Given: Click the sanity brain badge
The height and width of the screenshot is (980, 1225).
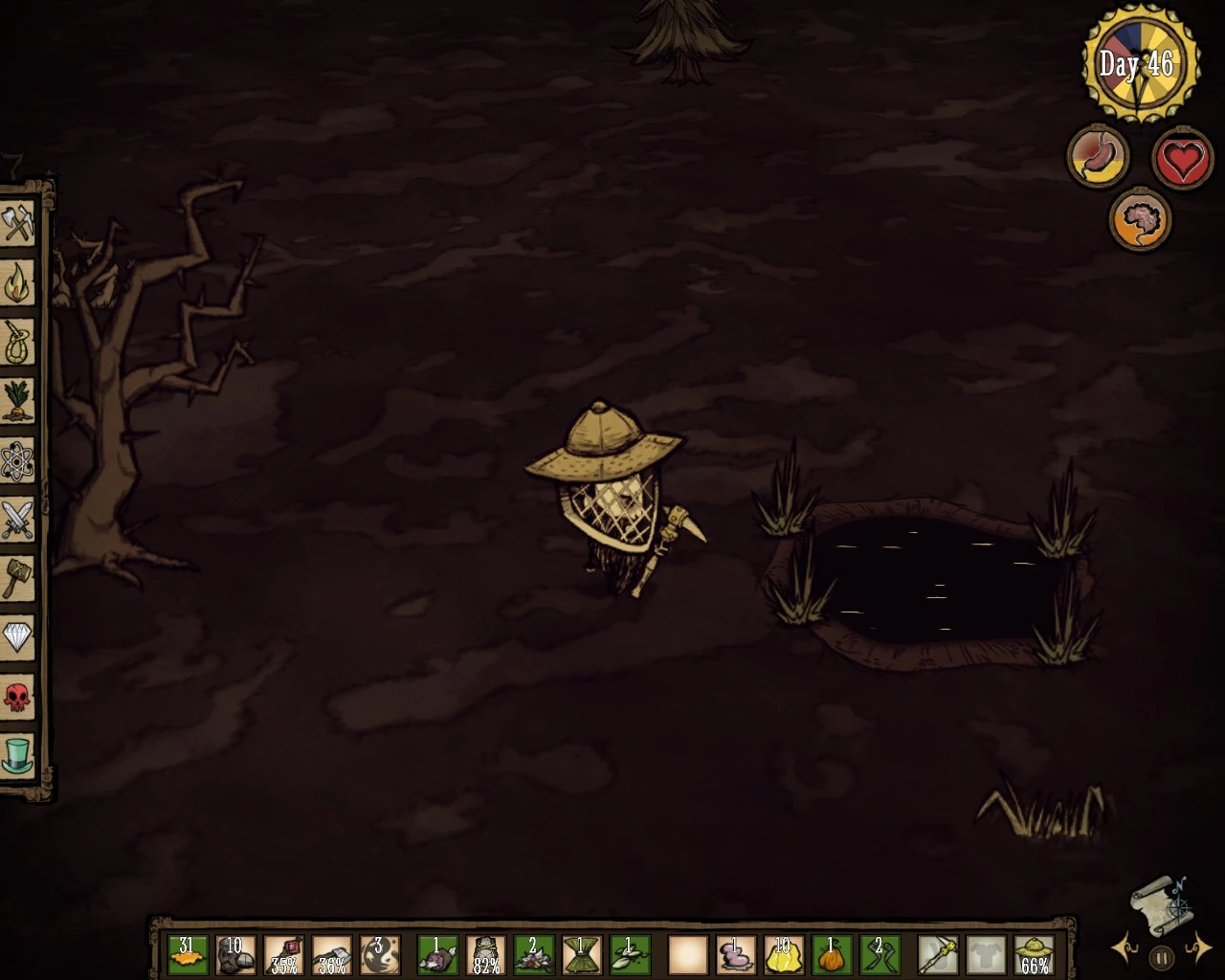Looking at the screenshot, I should [1139, 219].
